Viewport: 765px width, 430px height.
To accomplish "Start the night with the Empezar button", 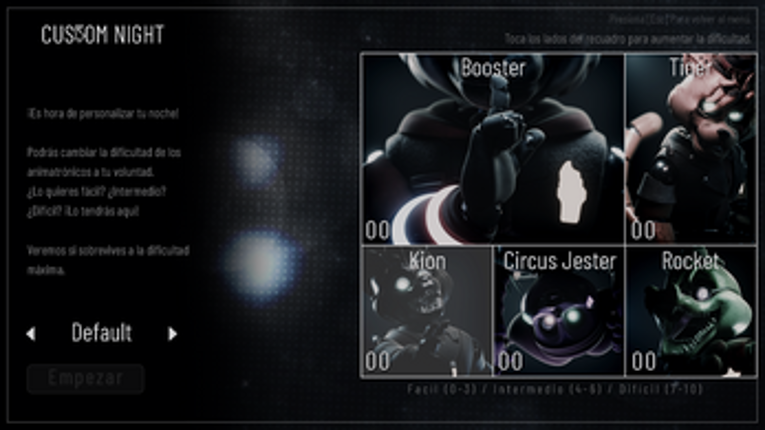I will (x=86, y=379).
